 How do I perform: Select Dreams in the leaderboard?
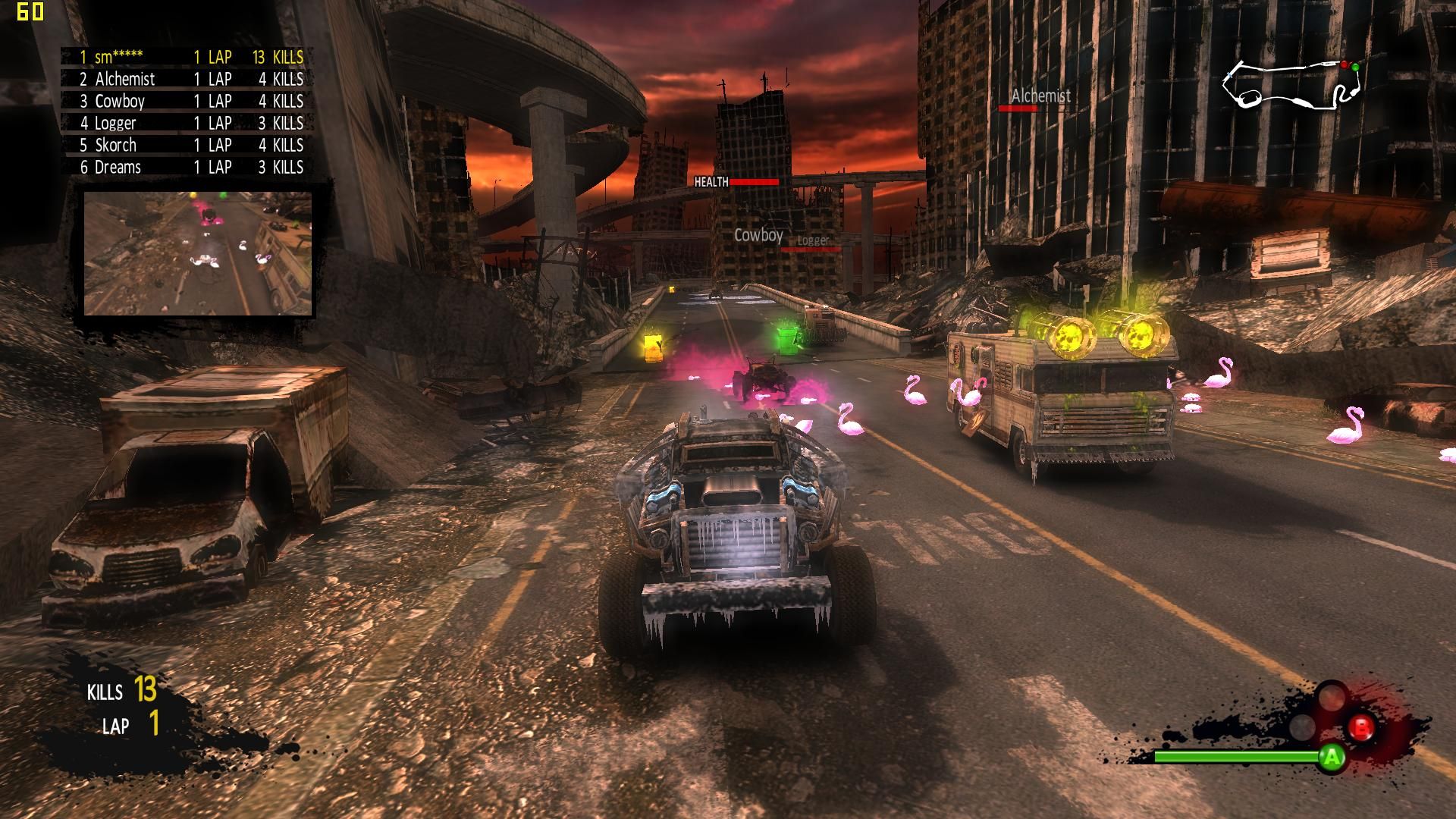(118, 167)
